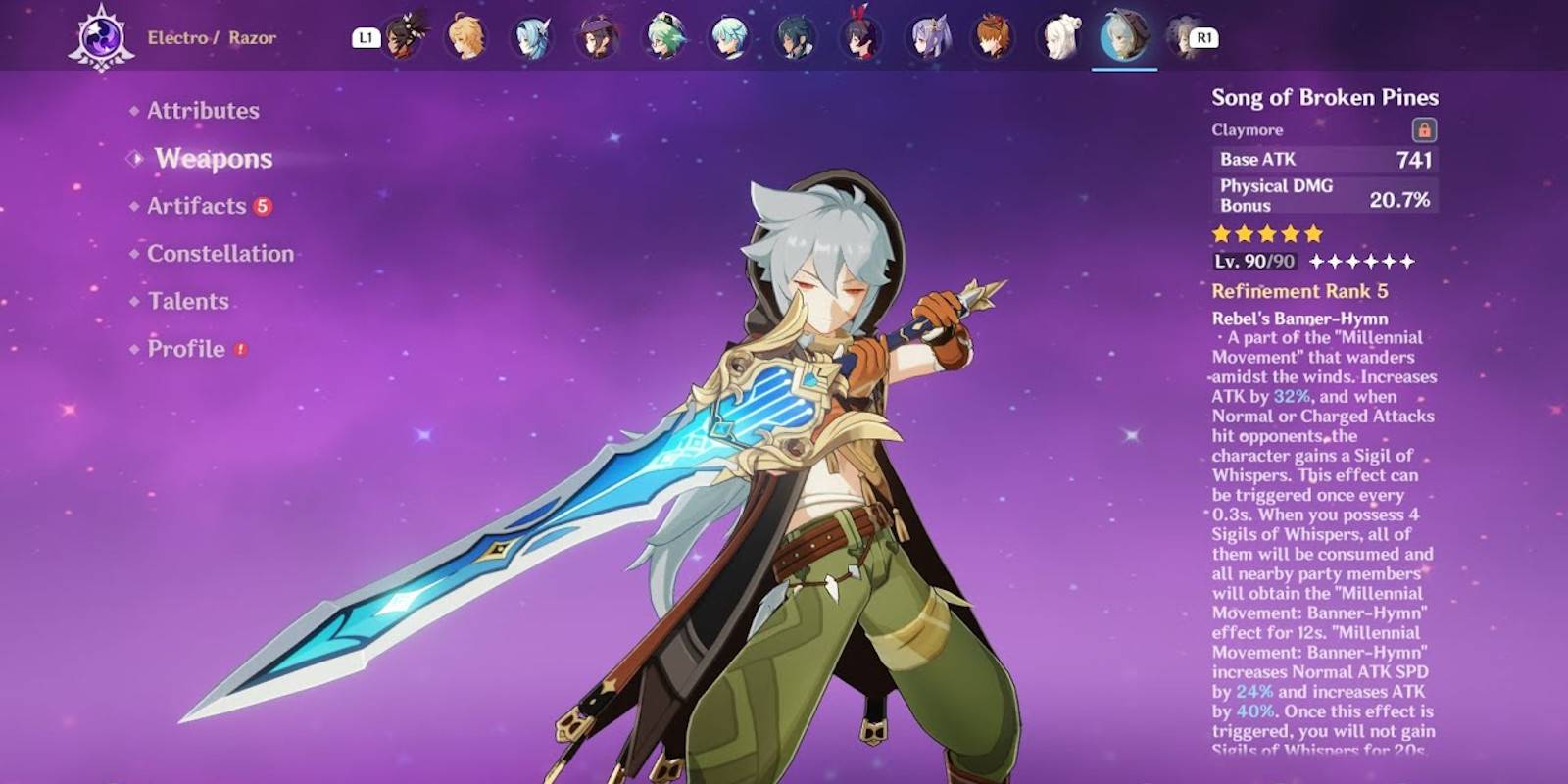Open the Profile section with alert badge
This screenshot has height=784, width=1568.
click(184, 349)
